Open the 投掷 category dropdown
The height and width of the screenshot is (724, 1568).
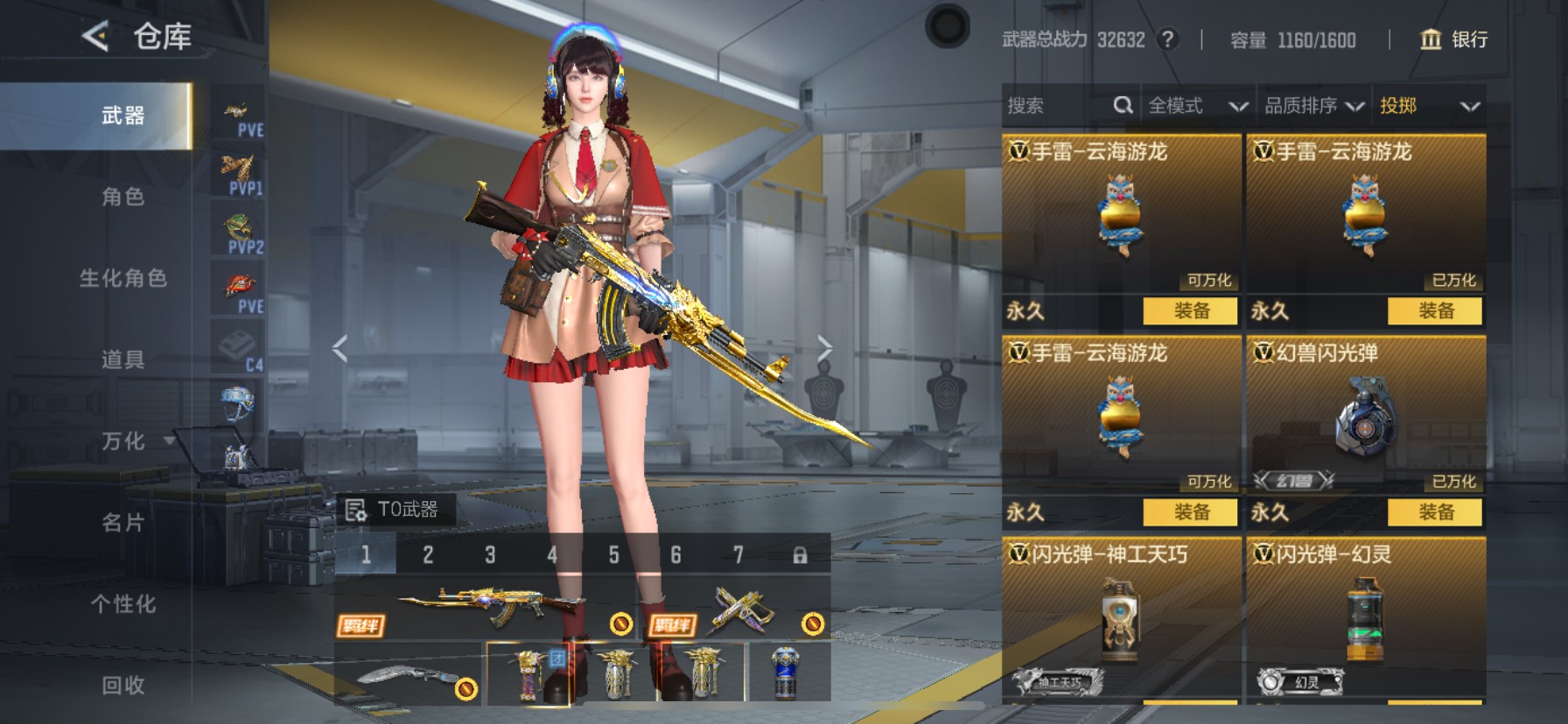pos(1426,105)
